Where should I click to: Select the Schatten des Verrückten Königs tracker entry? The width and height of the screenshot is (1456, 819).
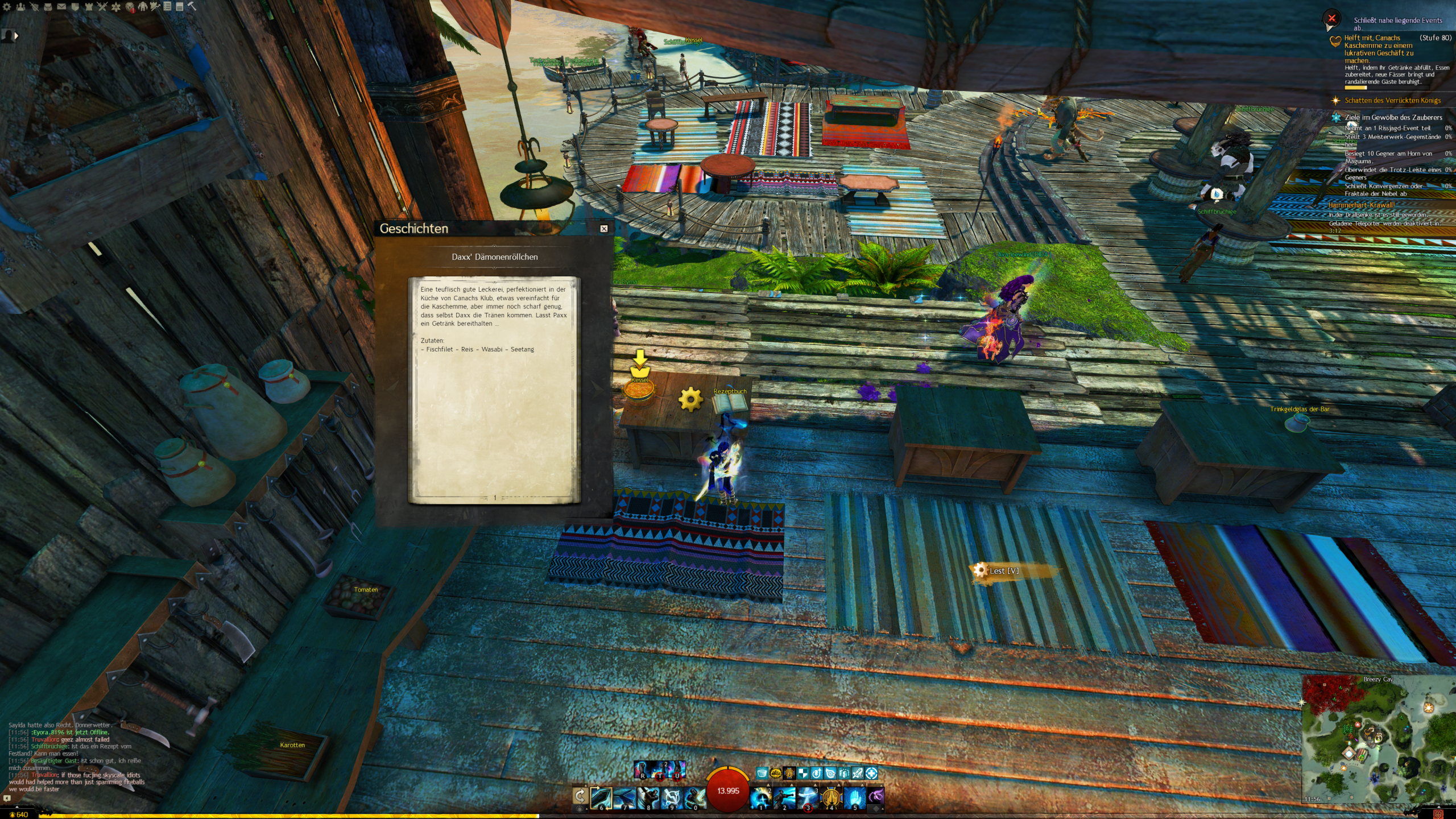(1392, 101)
